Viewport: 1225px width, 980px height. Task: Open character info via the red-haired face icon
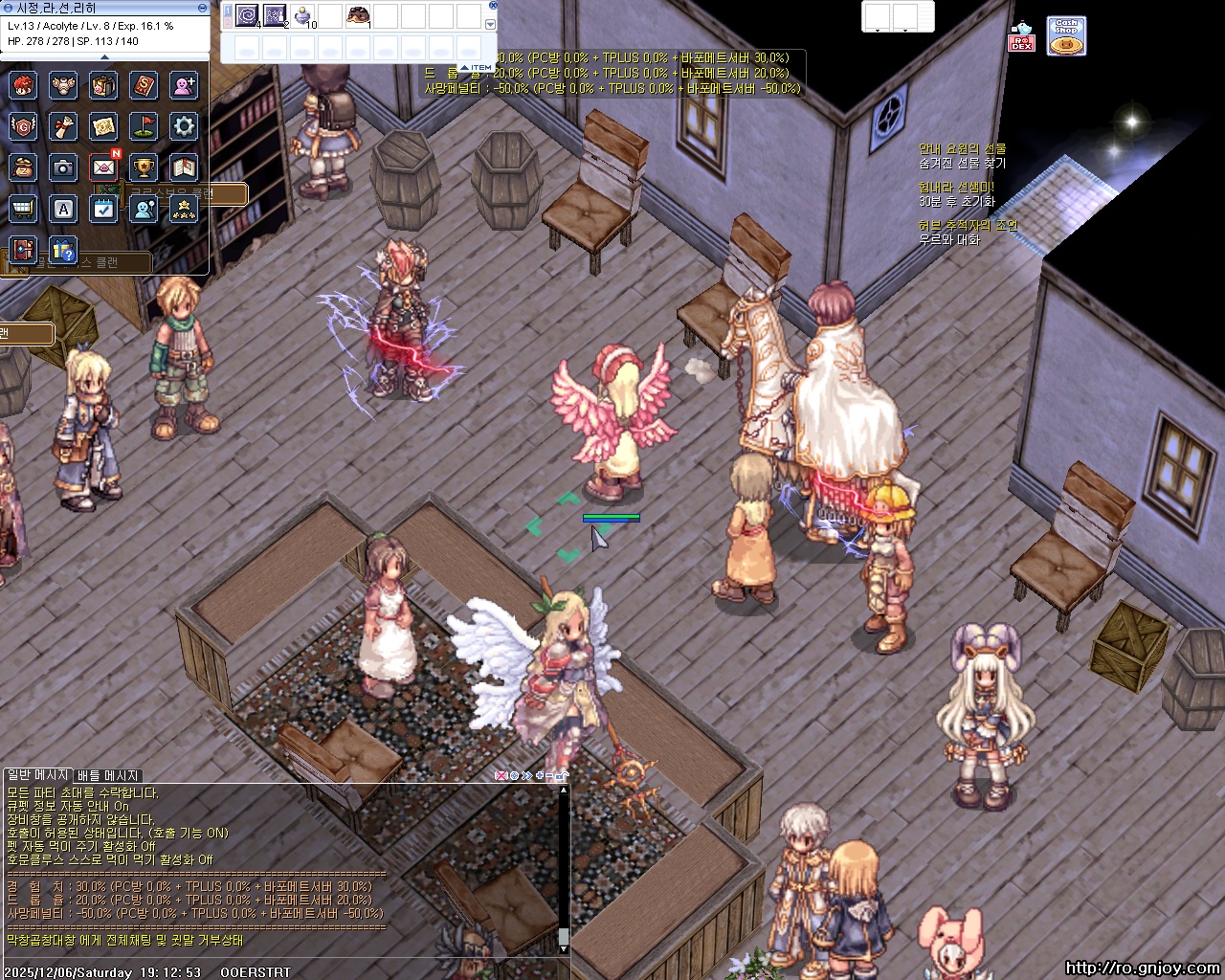(23, 85)
